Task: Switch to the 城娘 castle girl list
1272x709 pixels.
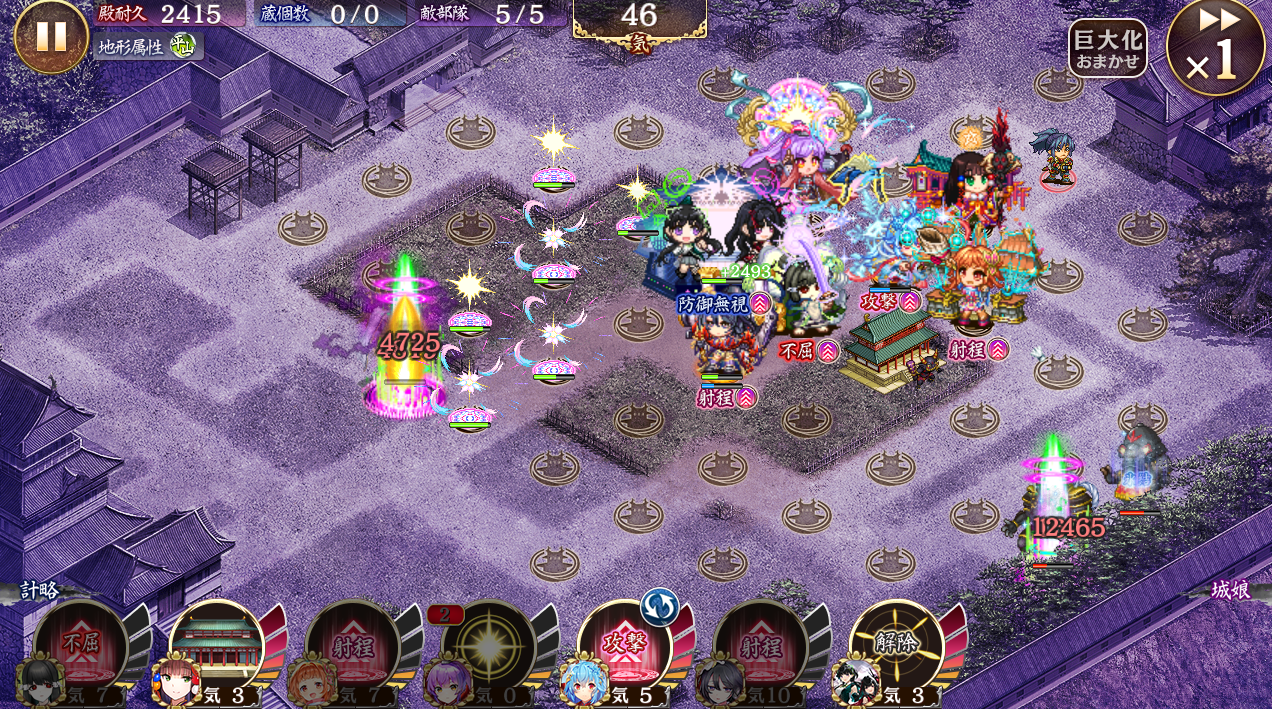Action: tap(1230, 590)
